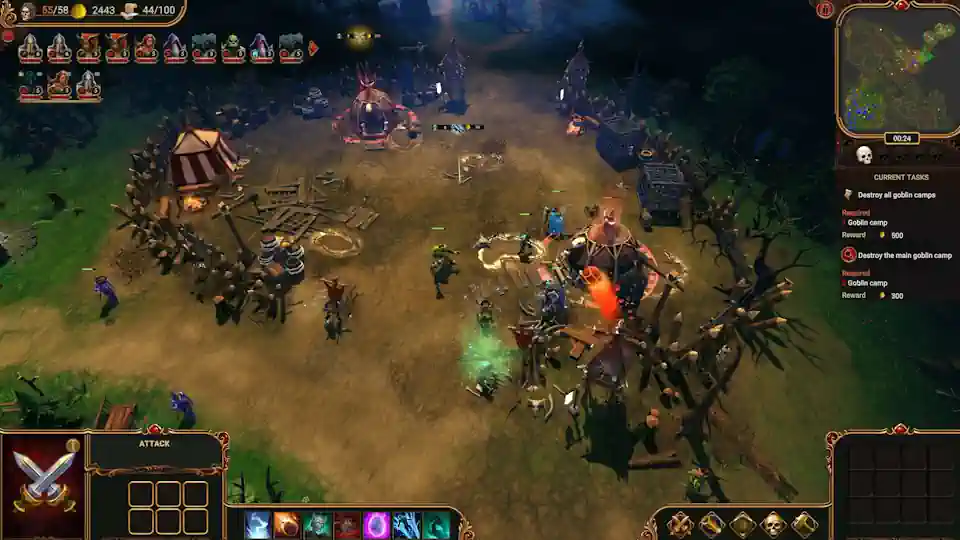Select the 'Destroy all goblin camps' task
The width and height of the screenshot is (960, 540).
click(x=895, y=195)
